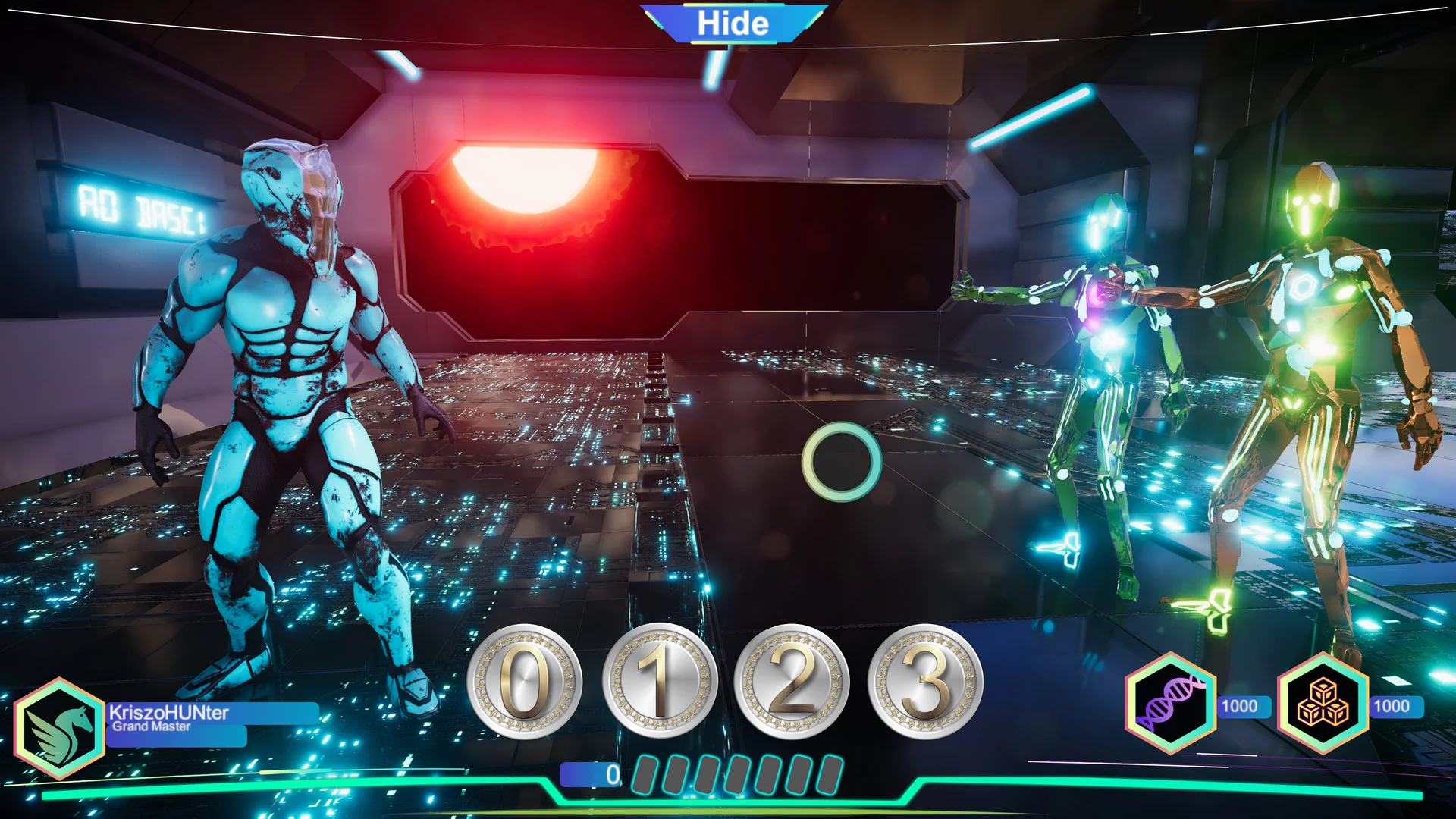Image resolution: width=1456 pixels, height=819 pixels.
Task: Open the pegasus player avatar hexagon
Action: (x=59, y=728)
